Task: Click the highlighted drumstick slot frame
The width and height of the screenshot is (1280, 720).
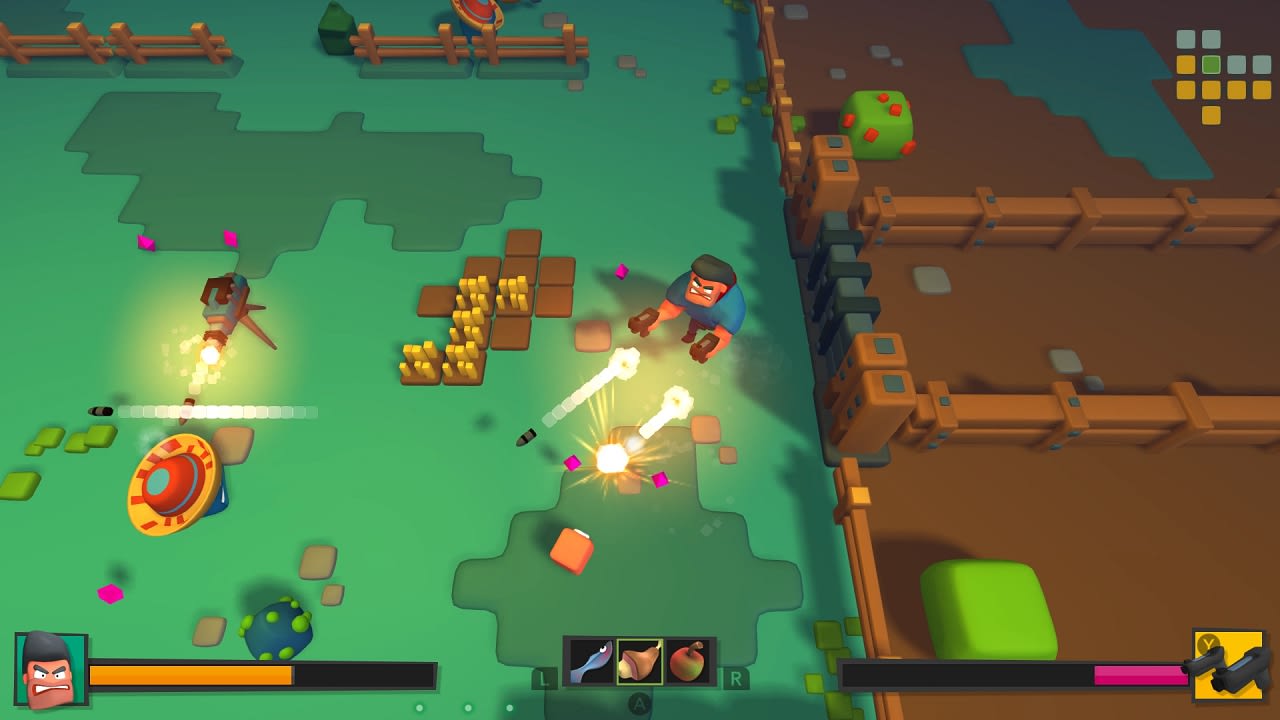Action: click(x=641, y=659)
